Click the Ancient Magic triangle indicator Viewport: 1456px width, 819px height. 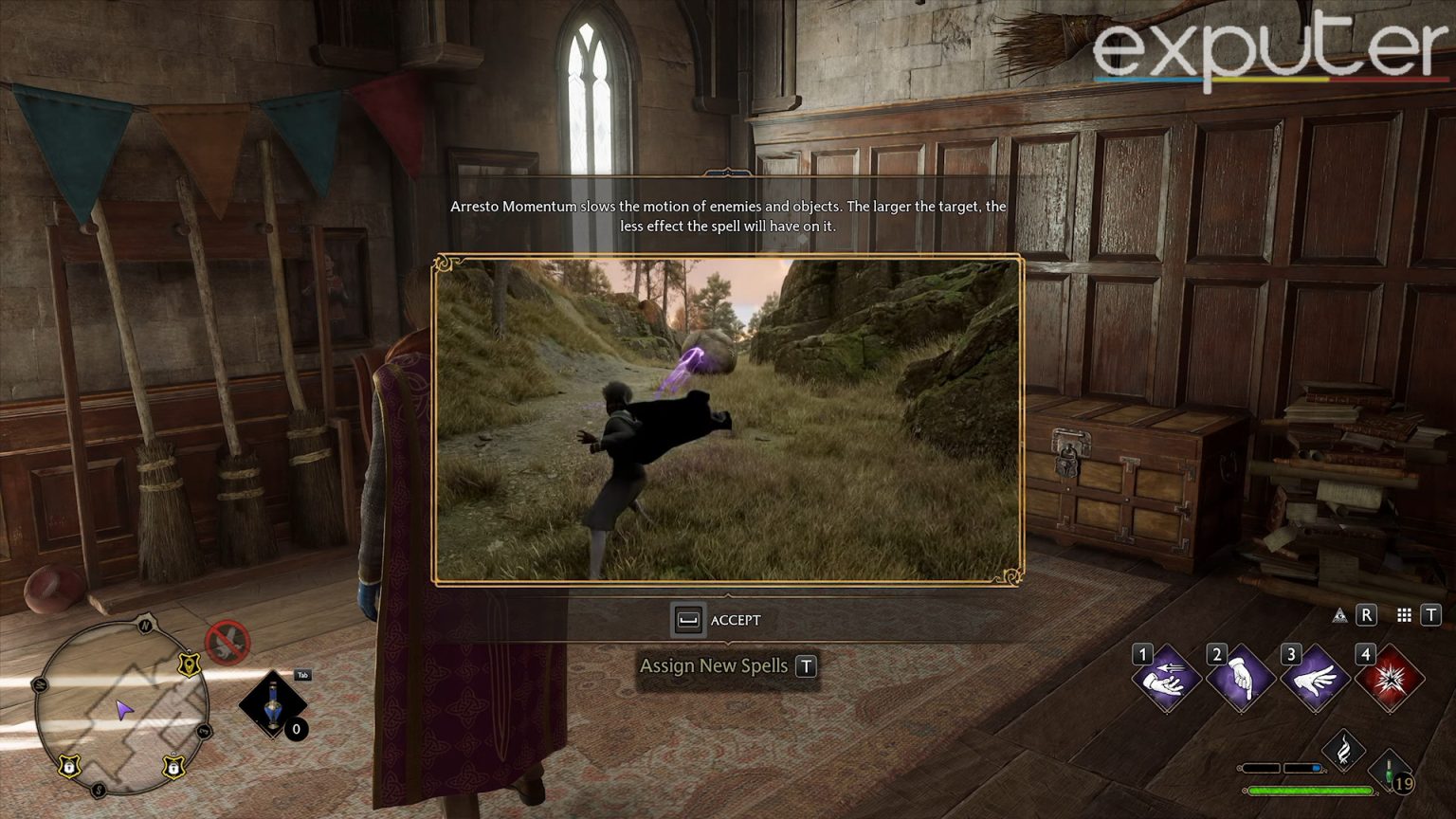(x=1339, y=616)
